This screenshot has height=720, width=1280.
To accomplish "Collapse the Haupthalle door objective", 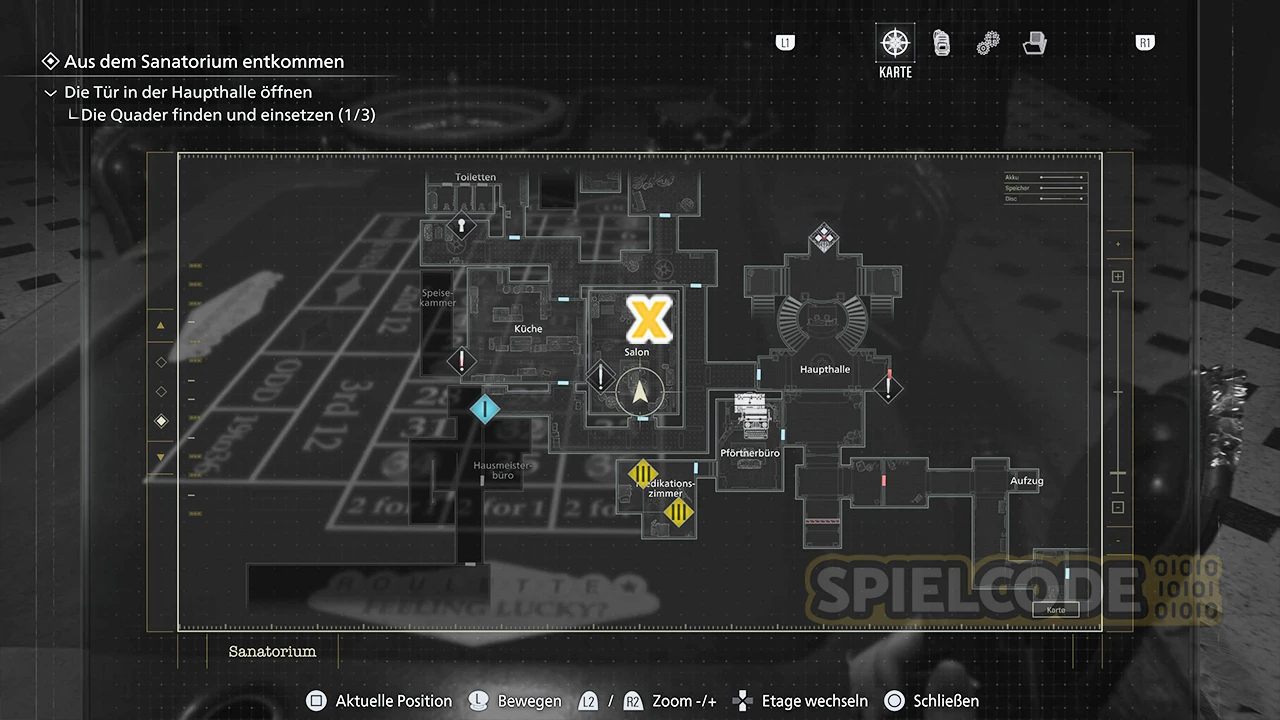I will [51, 93].
